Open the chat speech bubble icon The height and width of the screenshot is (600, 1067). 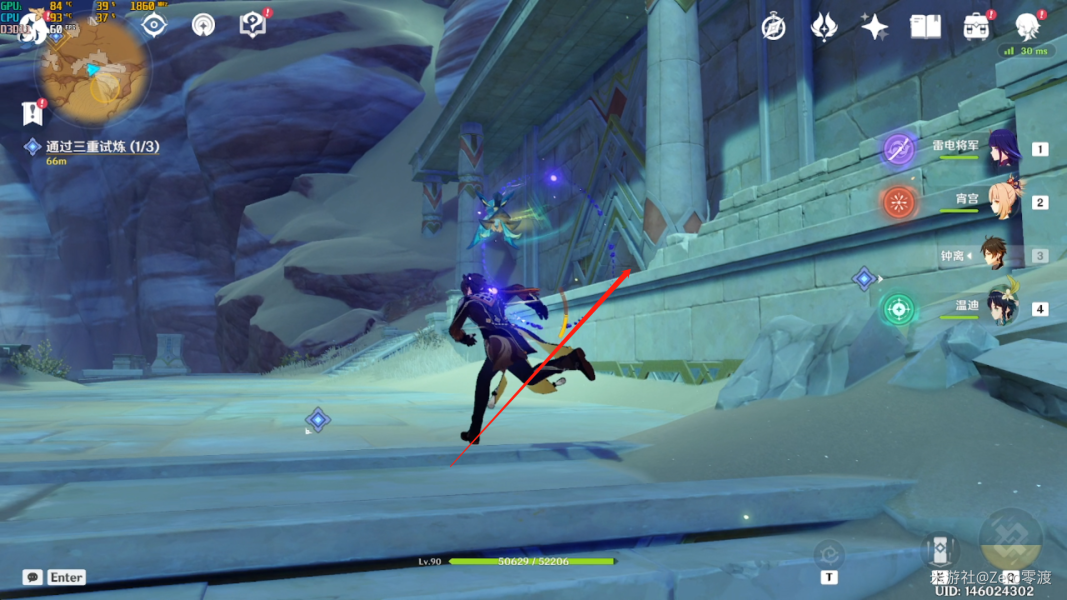33,577
